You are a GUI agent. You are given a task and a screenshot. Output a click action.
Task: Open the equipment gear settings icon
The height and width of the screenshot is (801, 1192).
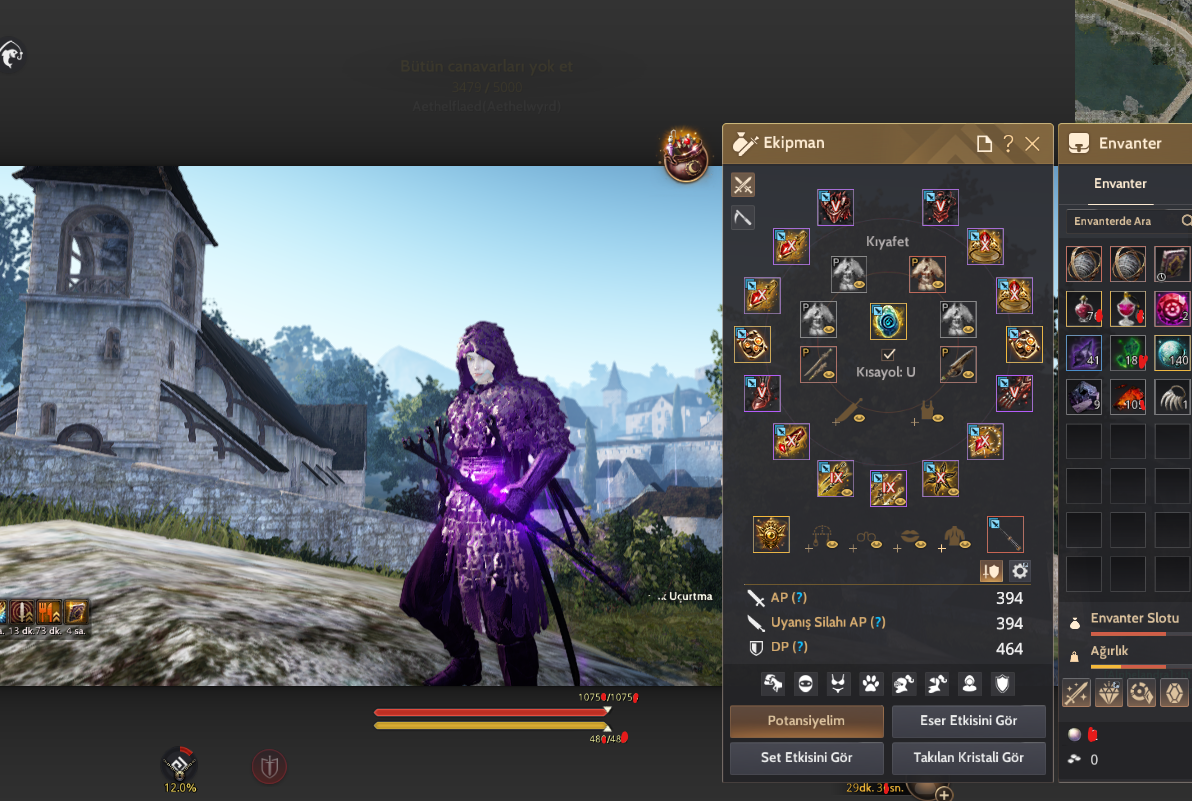(1020, 571)
